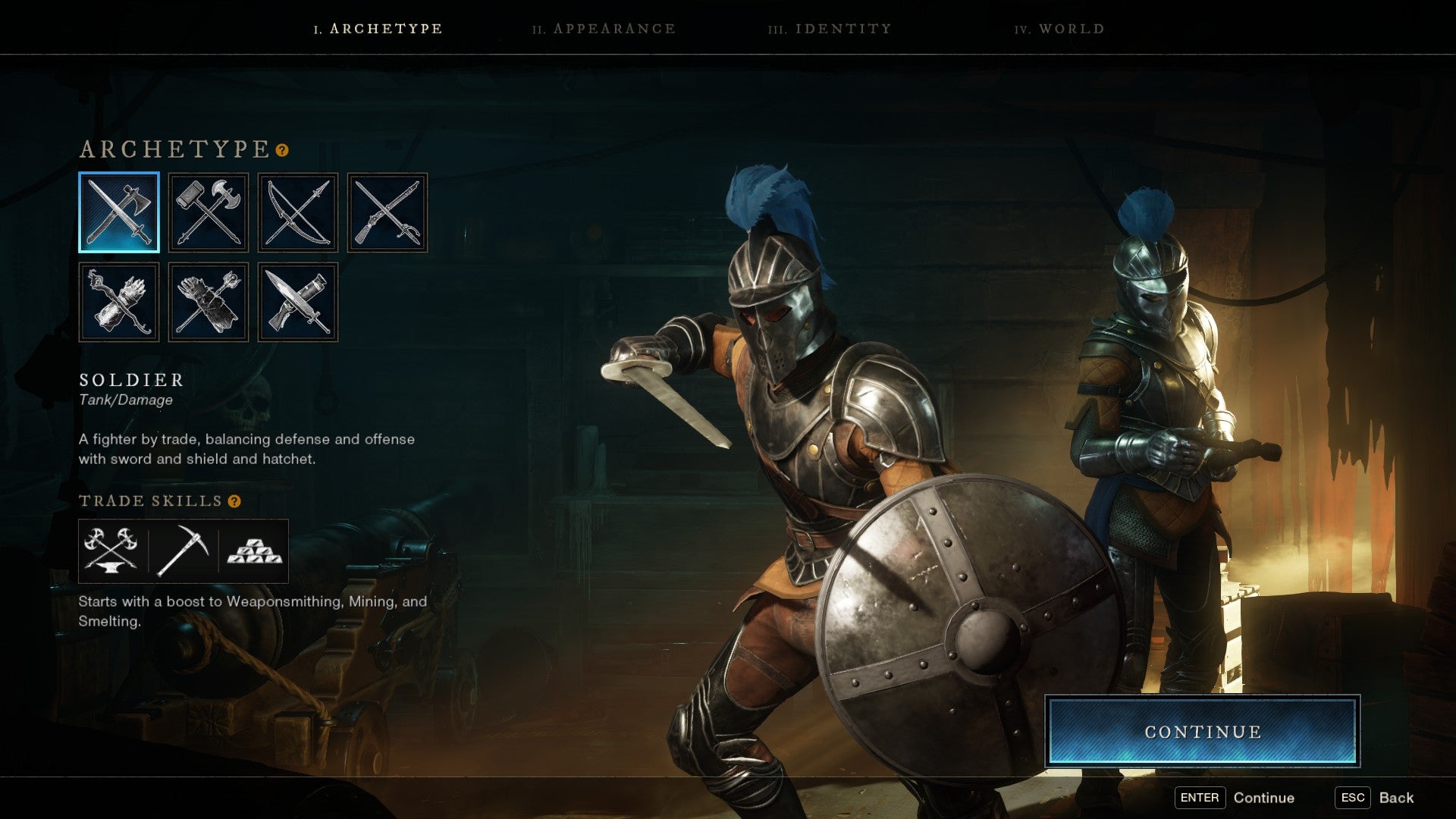Select the crossed sword and hatchet Soldier icon

click(119, 212)
